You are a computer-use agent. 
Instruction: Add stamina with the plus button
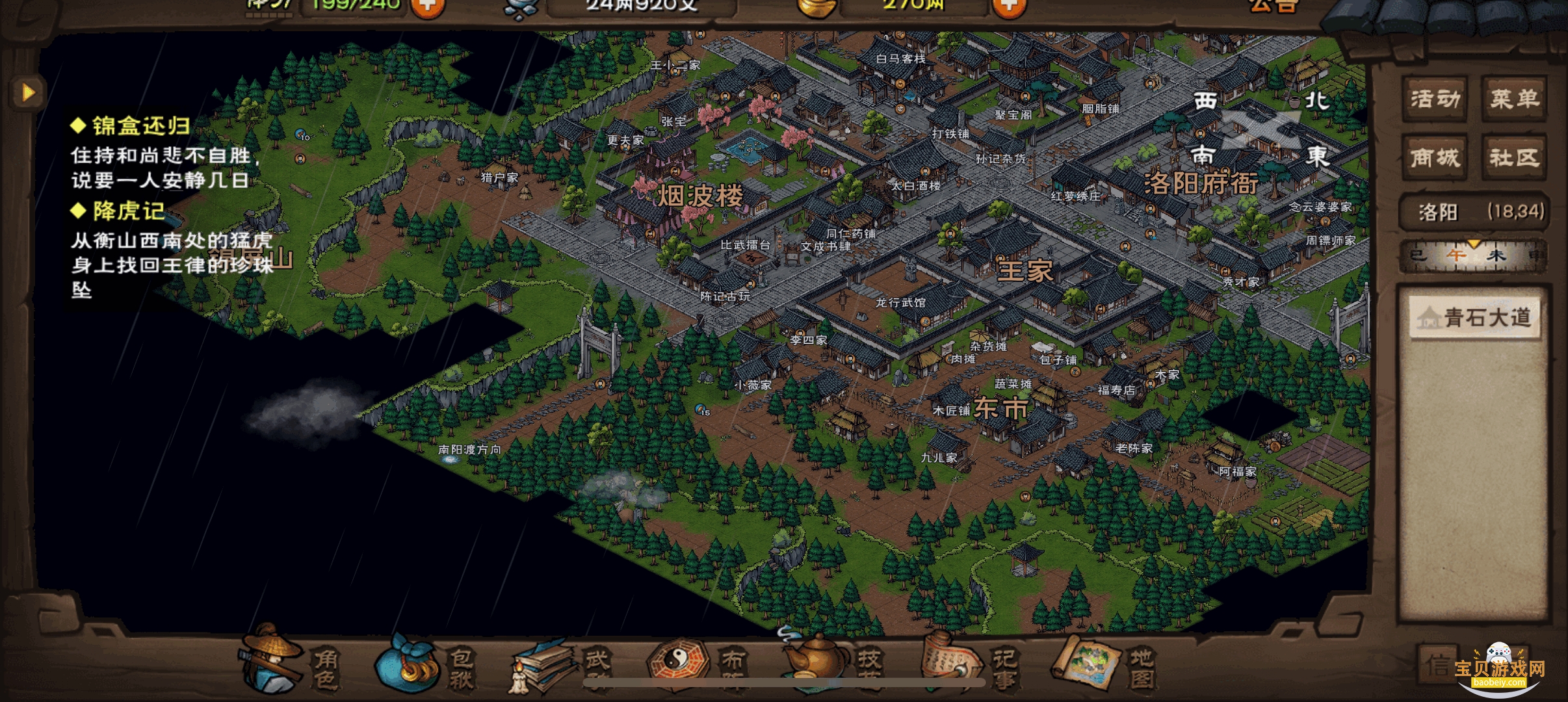coord(428,6)
